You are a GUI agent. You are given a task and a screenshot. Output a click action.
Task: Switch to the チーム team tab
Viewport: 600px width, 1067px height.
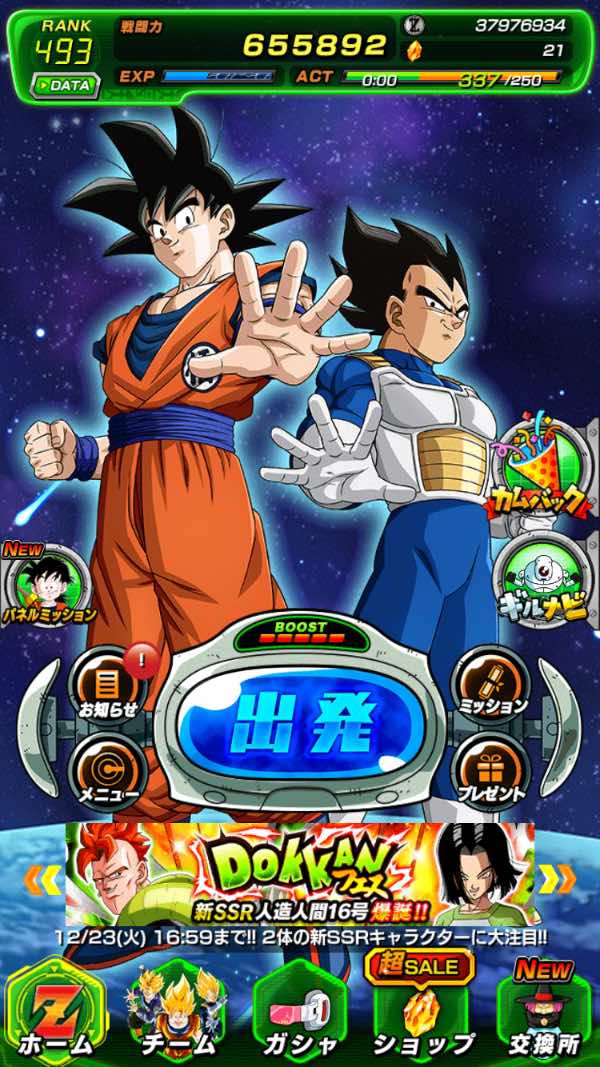point(175,1012)
